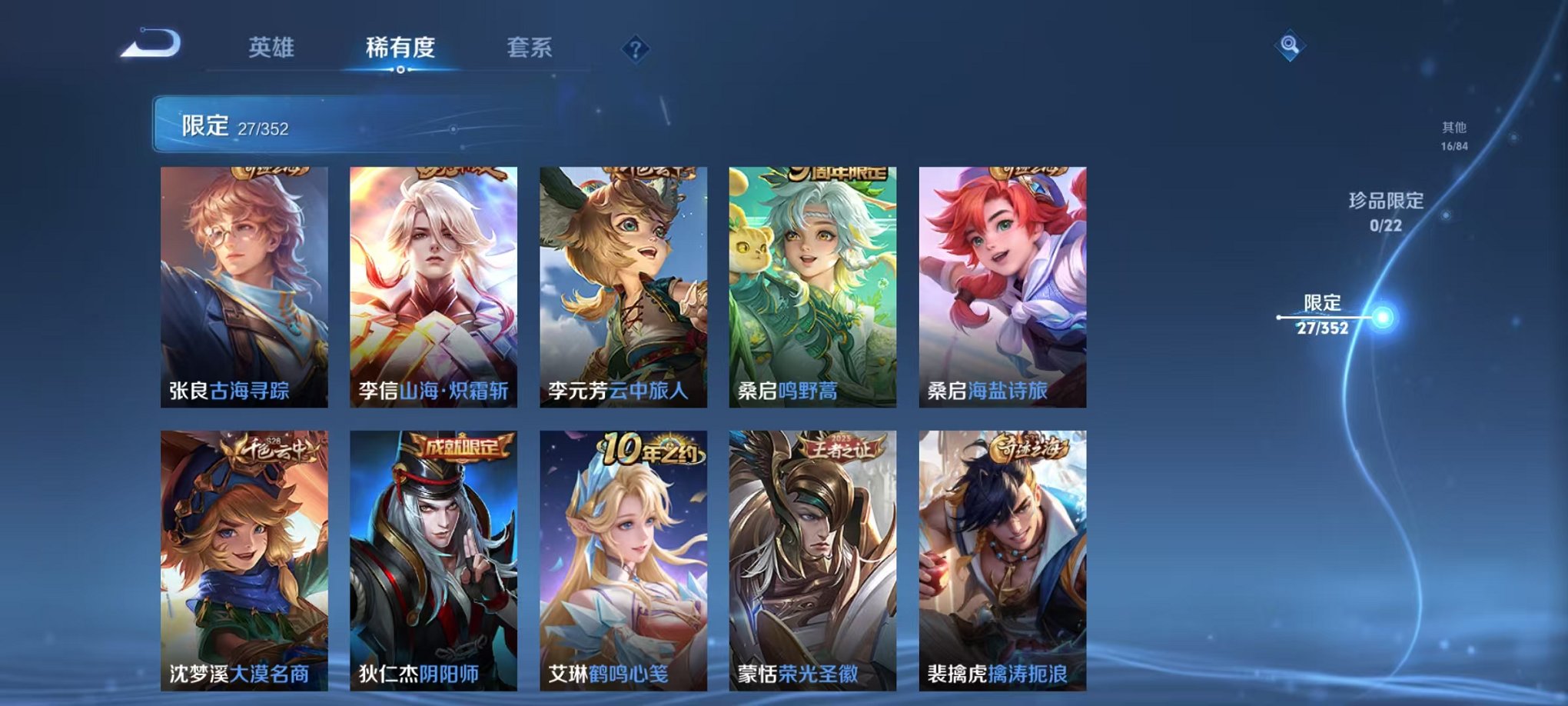The width and height of the screenshot is (1568, 706).
Task: Select the 稀有度 tab
Action: (x=399, y=46)
